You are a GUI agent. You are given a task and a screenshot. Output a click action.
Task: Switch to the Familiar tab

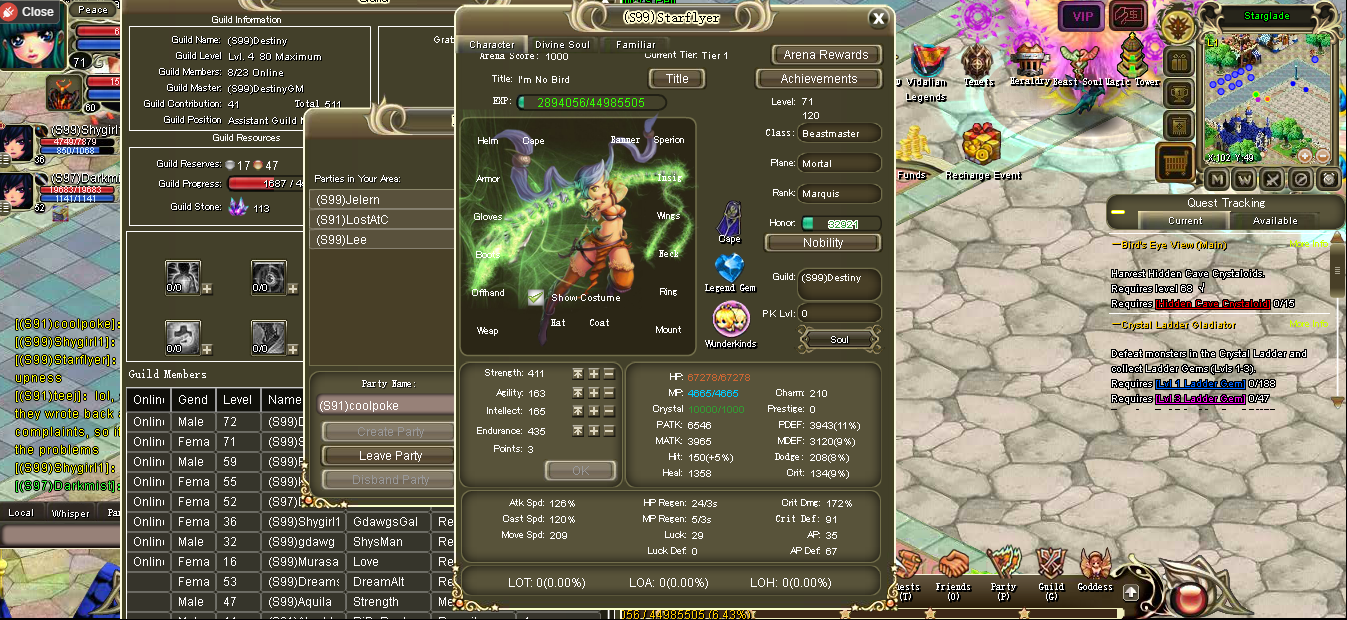click(635, 45)
